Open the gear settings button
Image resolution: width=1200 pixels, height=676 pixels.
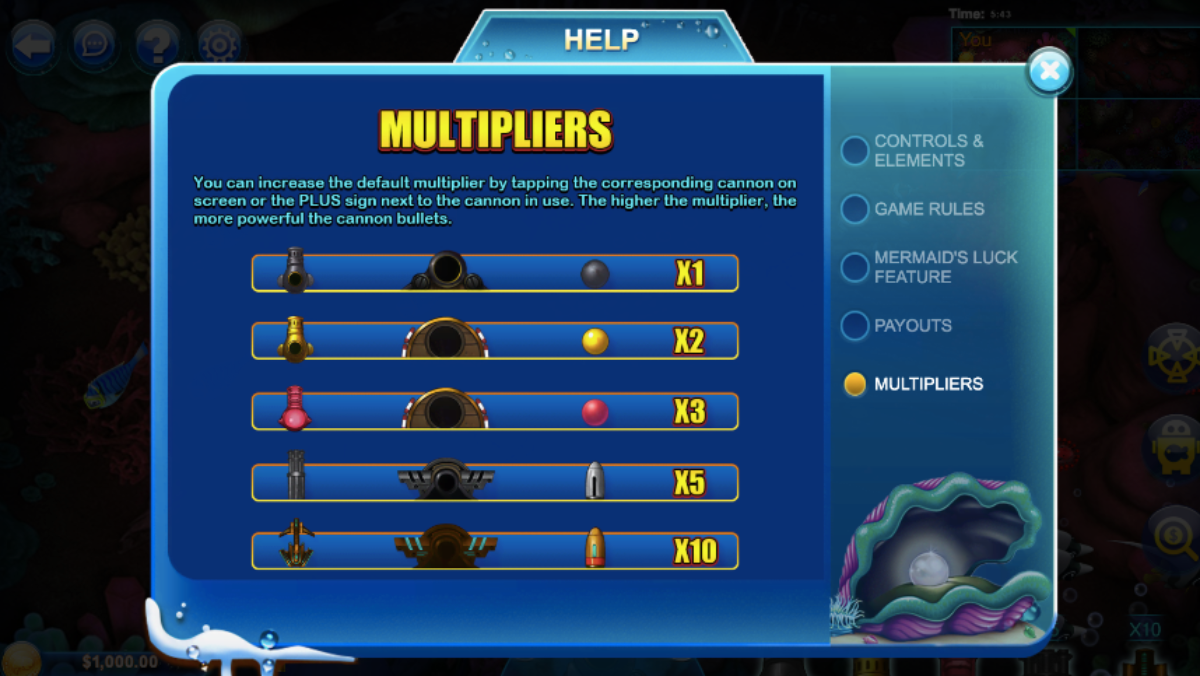click(x=219, y=45)
